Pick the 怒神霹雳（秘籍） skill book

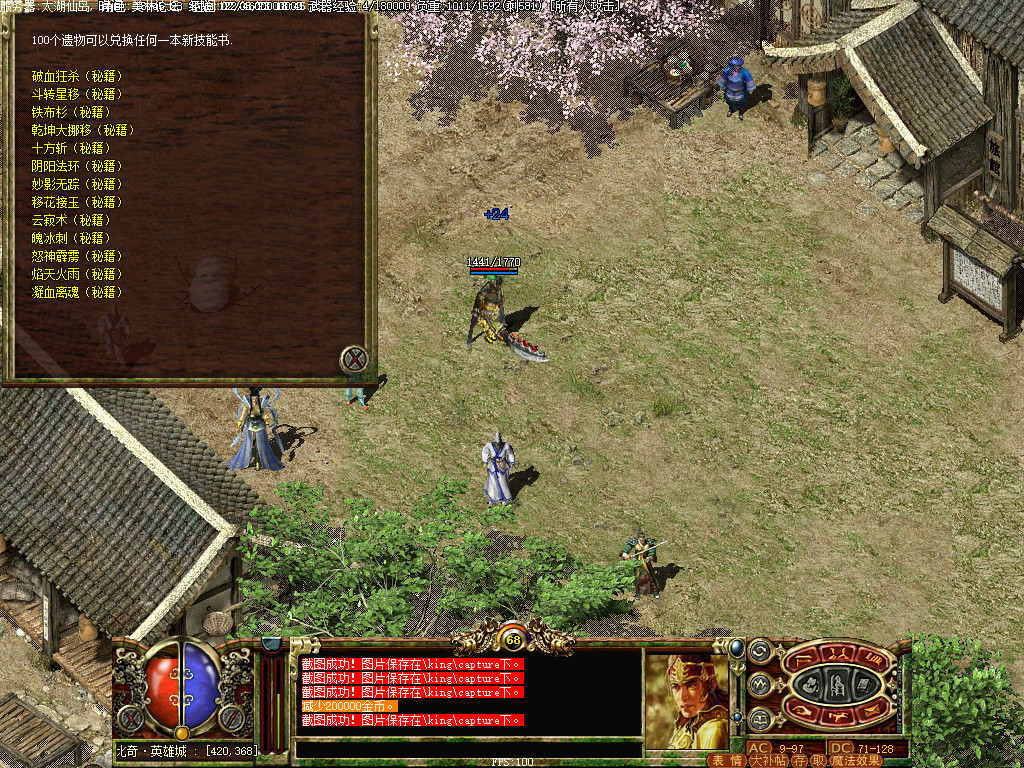(x=76, y=256)
